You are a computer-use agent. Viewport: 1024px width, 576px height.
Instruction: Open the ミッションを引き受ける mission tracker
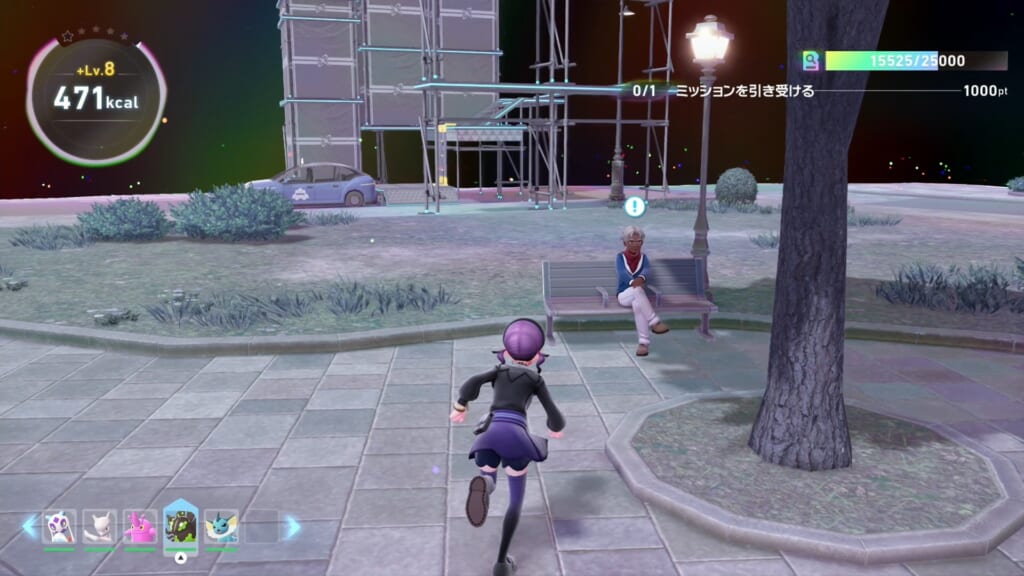click(x=744, y=91)
